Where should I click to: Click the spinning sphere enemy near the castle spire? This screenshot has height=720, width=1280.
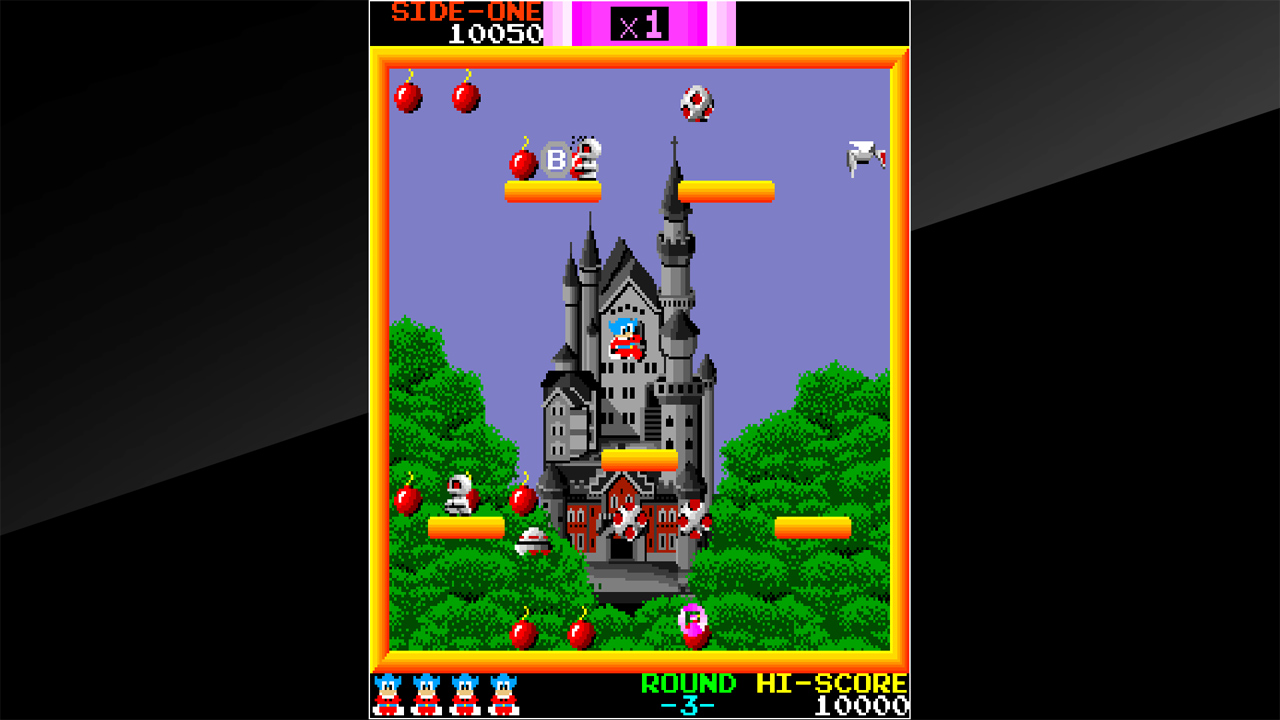(698, 103)
